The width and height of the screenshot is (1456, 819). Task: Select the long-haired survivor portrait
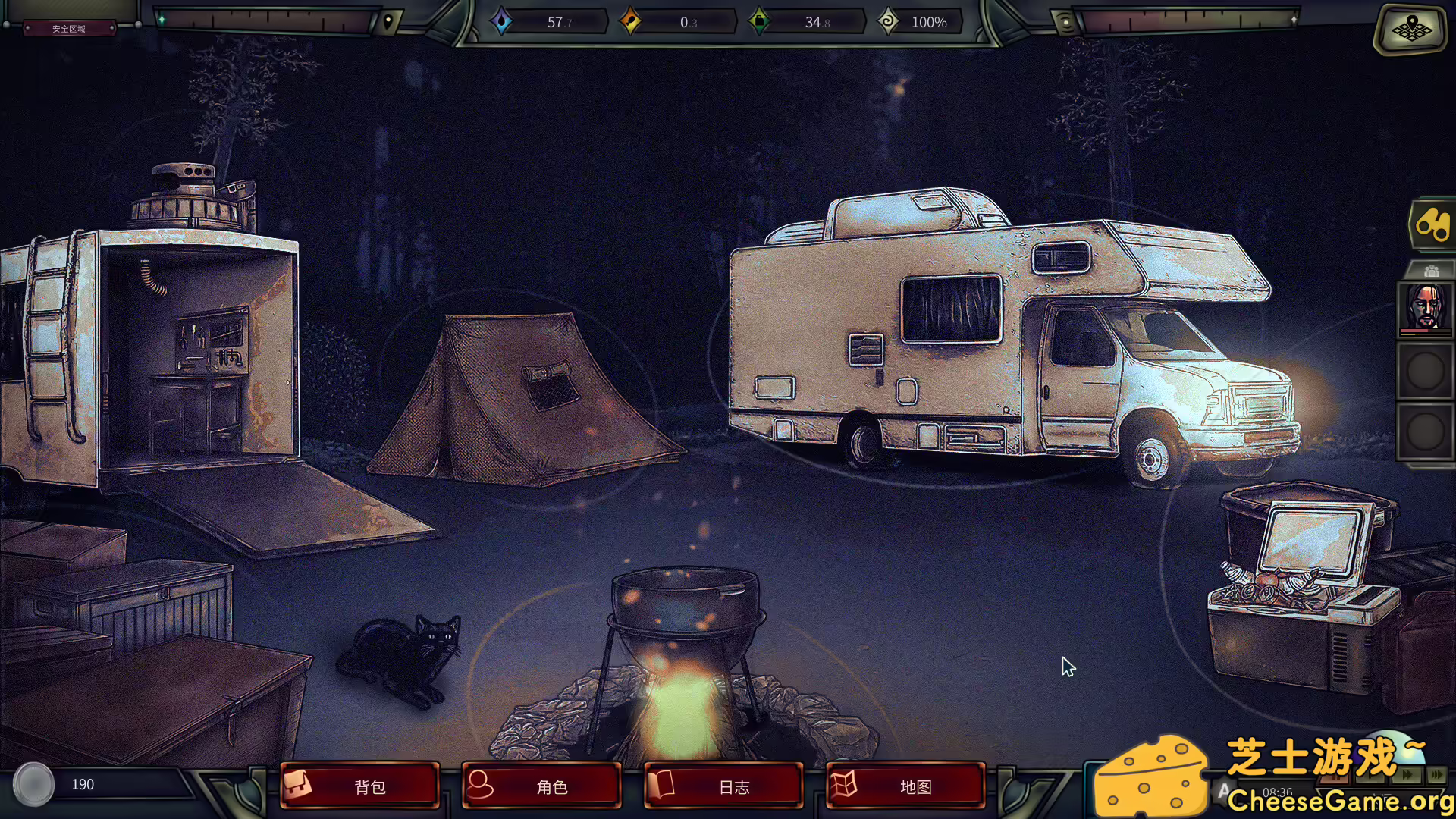(1425, 308)
